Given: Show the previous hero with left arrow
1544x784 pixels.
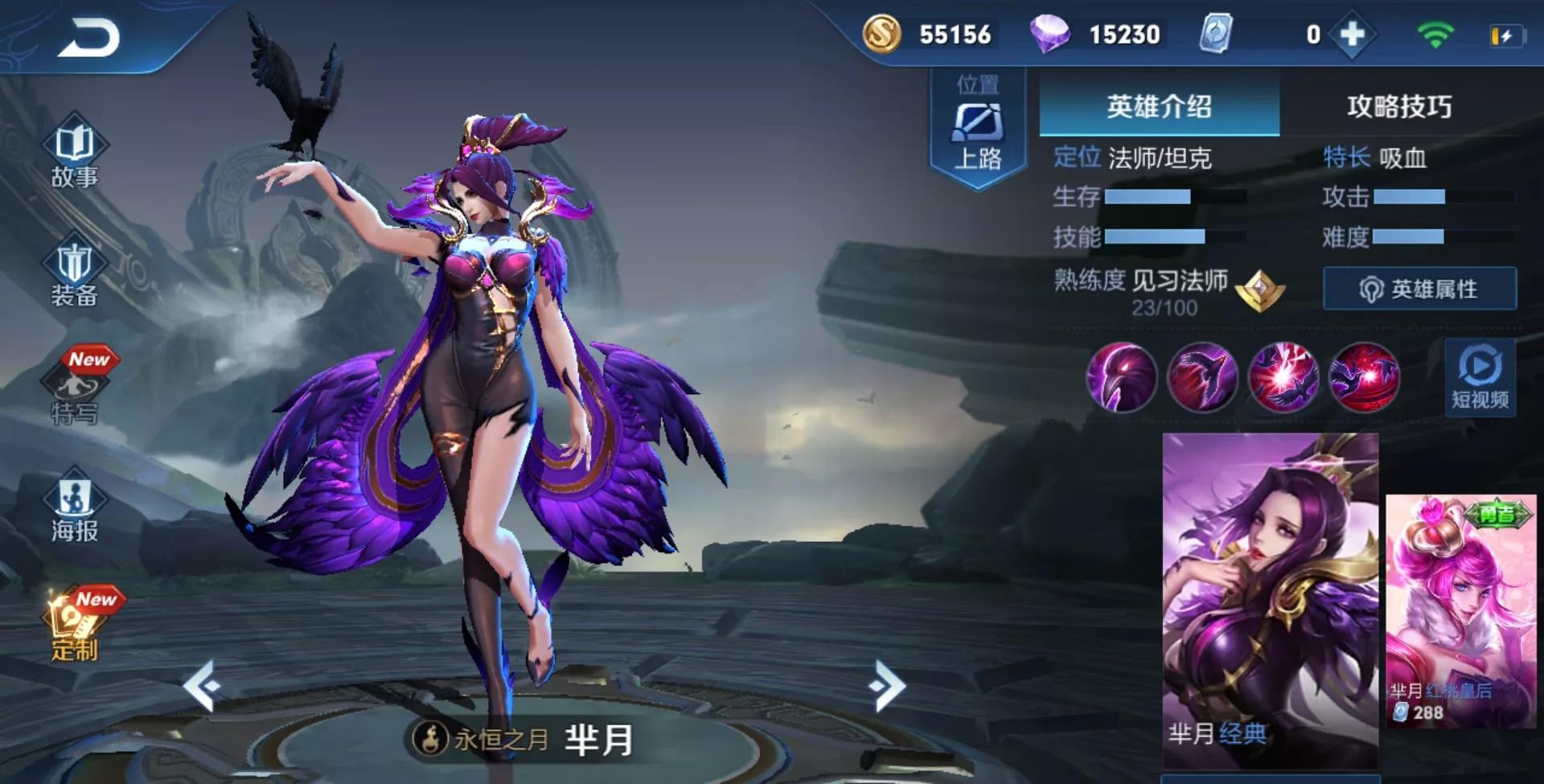Looking at the screenshot, I should coord(201,685).
